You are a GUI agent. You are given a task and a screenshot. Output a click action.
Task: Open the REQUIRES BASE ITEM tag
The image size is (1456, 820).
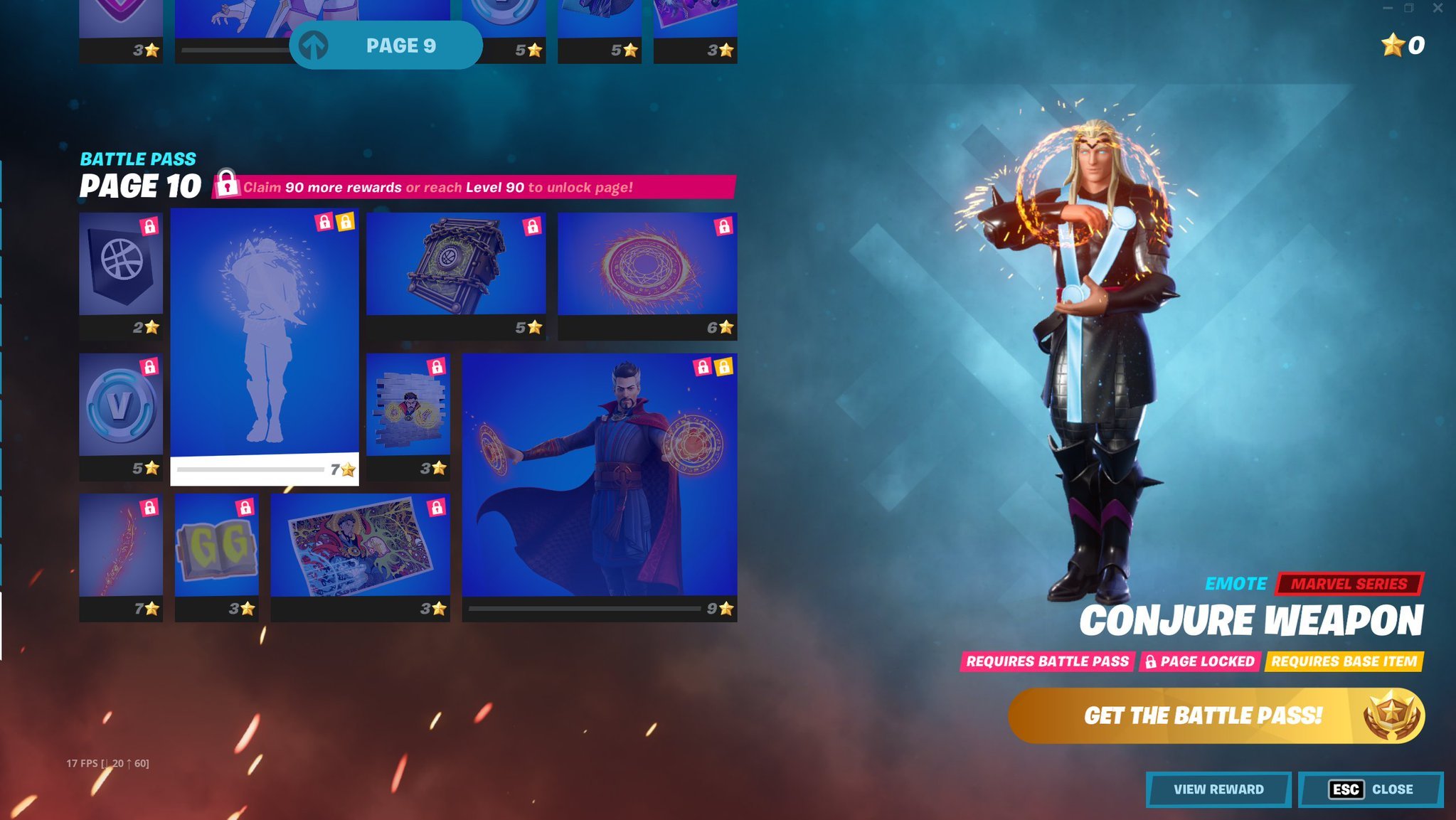coord(1344,661)
